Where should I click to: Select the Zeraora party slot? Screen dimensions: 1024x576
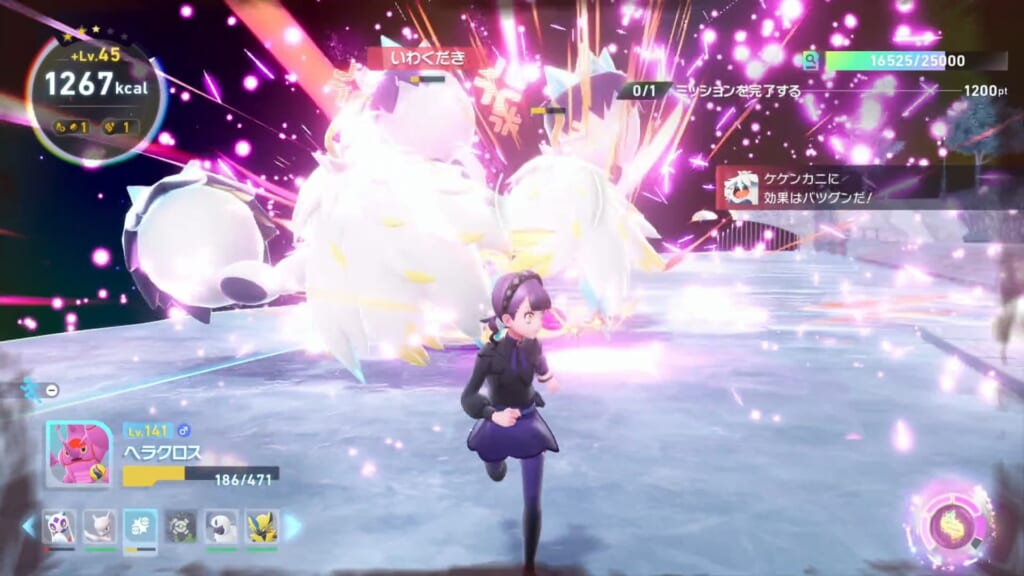click(x=262, y=526)
